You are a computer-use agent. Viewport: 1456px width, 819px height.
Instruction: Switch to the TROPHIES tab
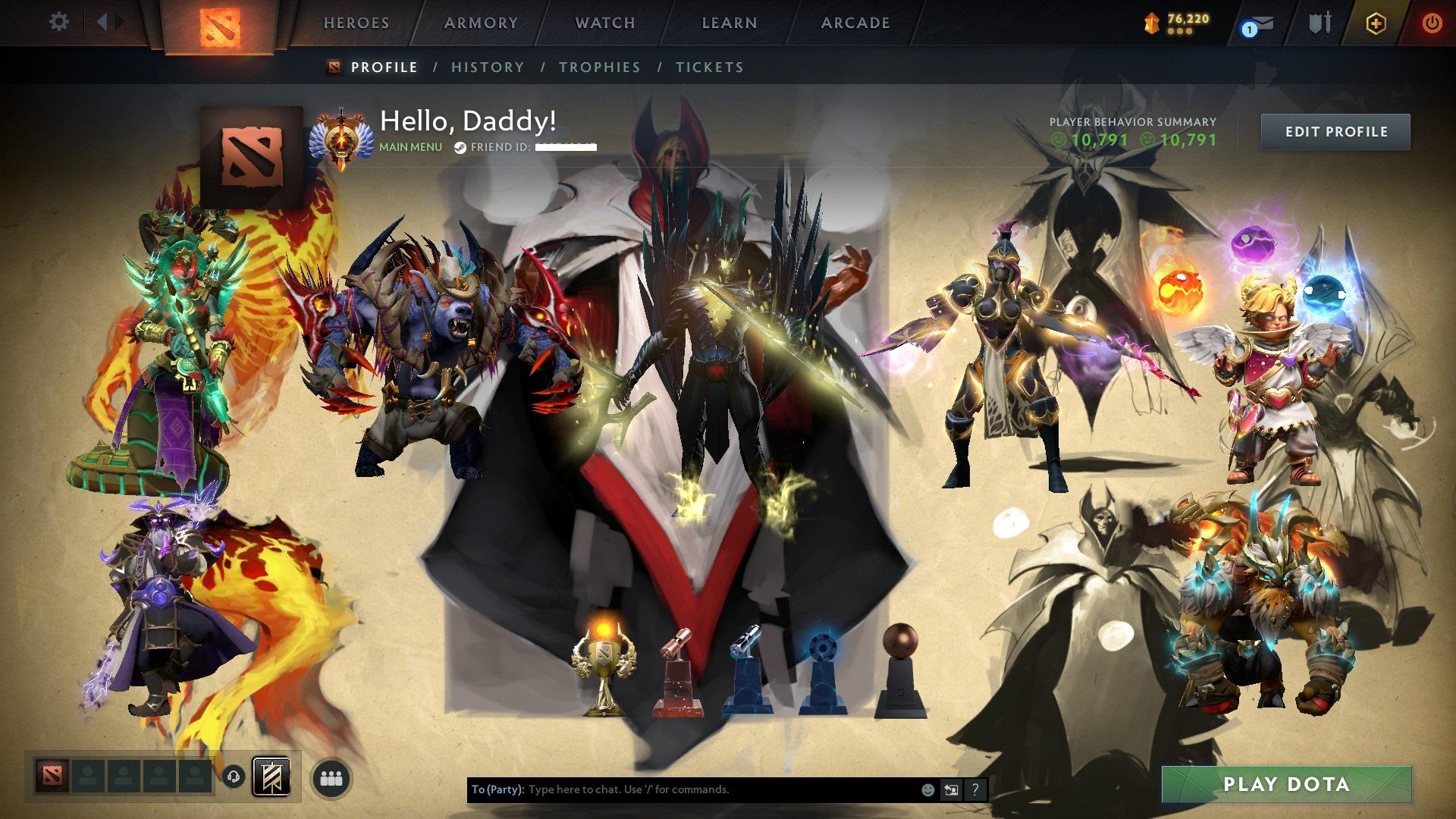click(600, 67)
